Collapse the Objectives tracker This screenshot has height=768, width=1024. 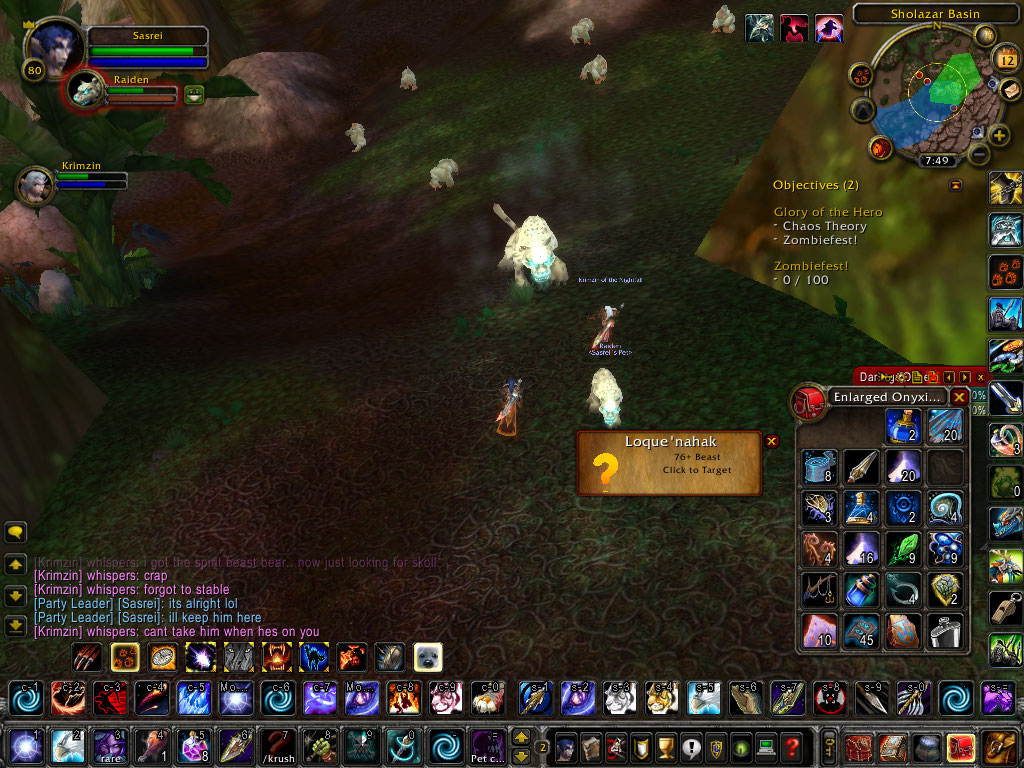pyautogui.click(x=955, y=185)
